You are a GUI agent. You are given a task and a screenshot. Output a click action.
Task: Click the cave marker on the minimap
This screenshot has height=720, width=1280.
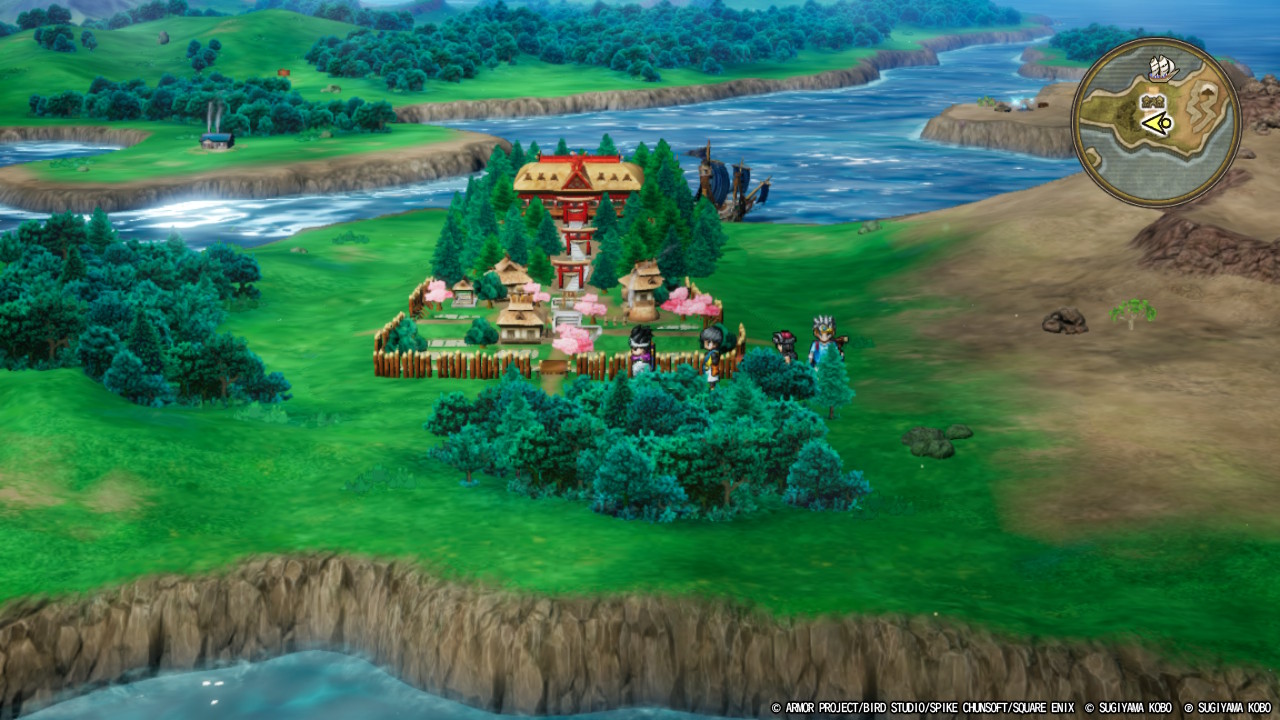pos(1208,93)
